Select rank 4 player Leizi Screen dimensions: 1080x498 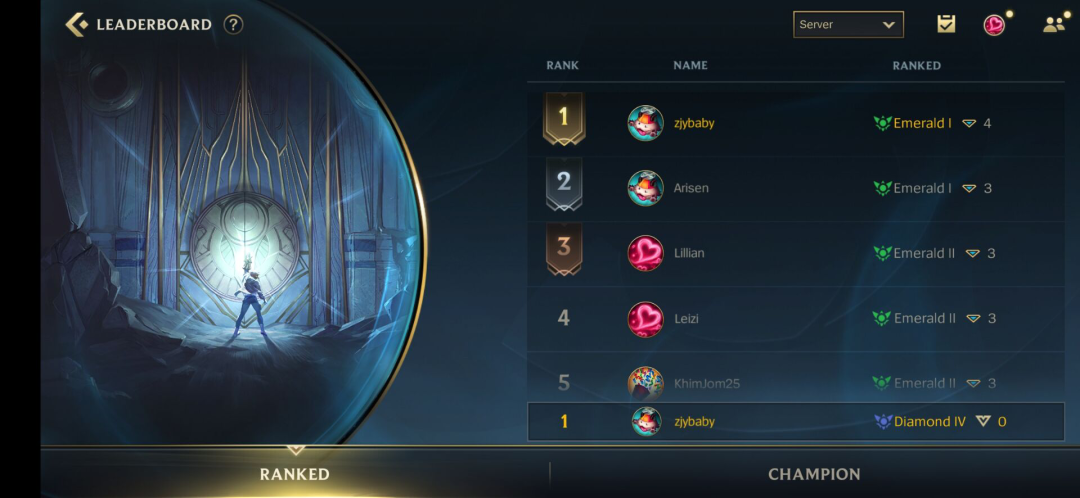(x=686, y=318)
